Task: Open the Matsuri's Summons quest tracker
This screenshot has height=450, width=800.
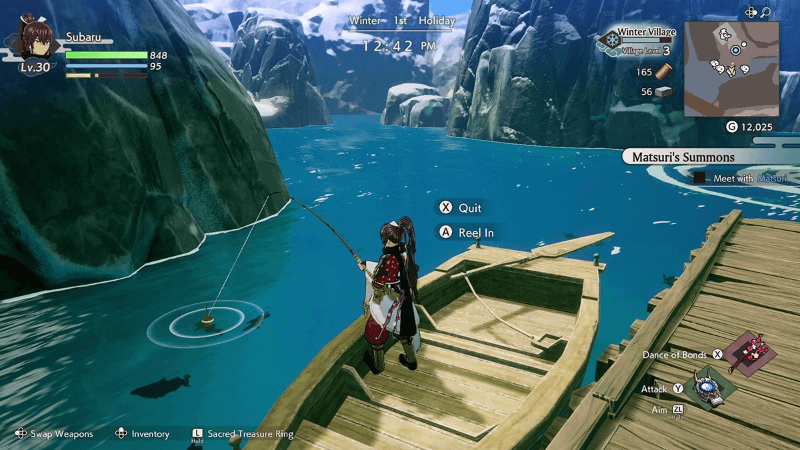Action: point(683,157)
